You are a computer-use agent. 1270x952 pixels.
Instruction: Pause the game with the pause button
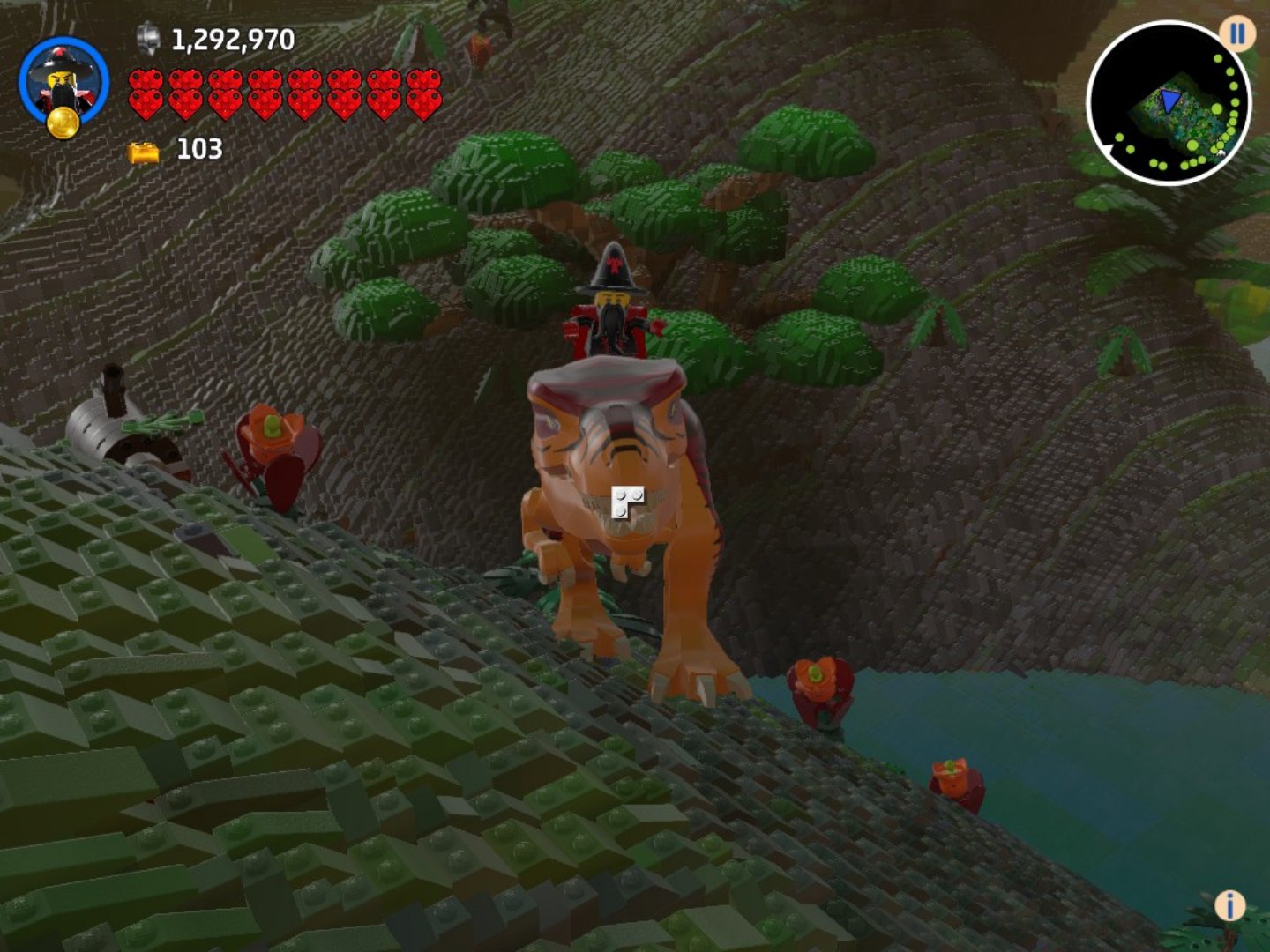click(1237, 34)
